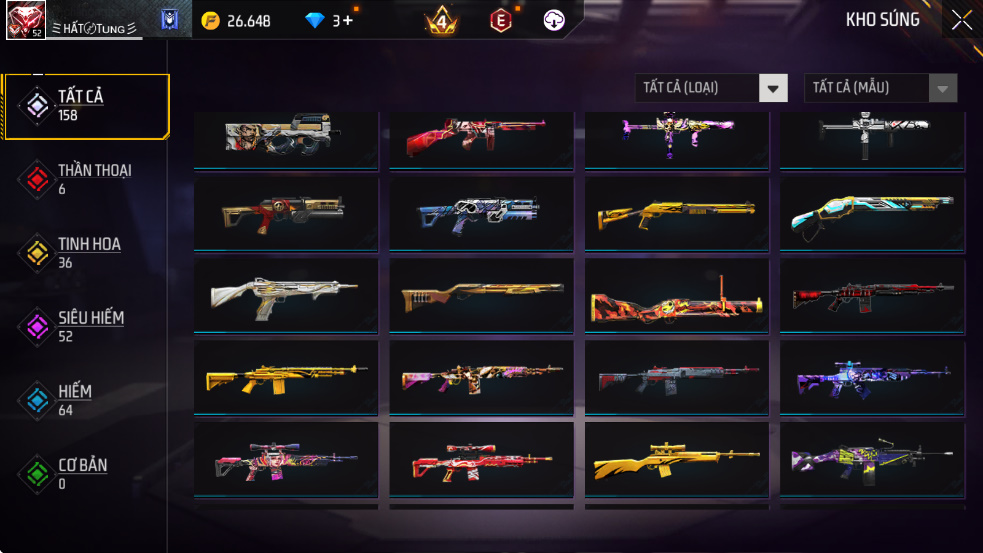
Task: Choose the Hiếm rarity tab
Action: (x=86, y=400)
